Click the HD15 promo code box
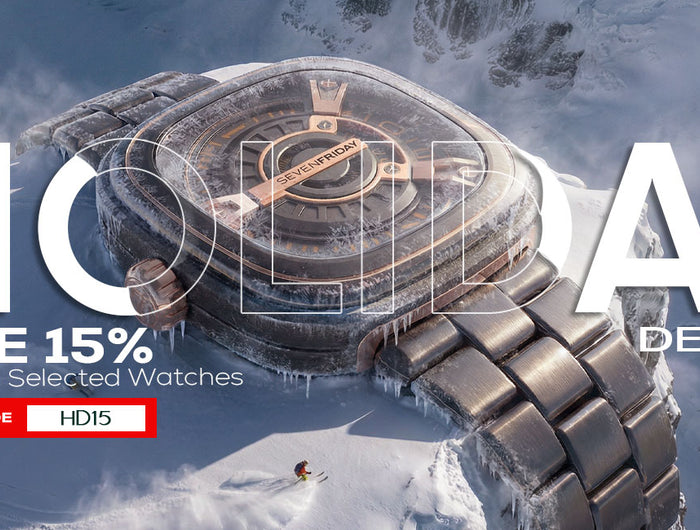This screenshot has width=700, height=530. click(86, 418)
